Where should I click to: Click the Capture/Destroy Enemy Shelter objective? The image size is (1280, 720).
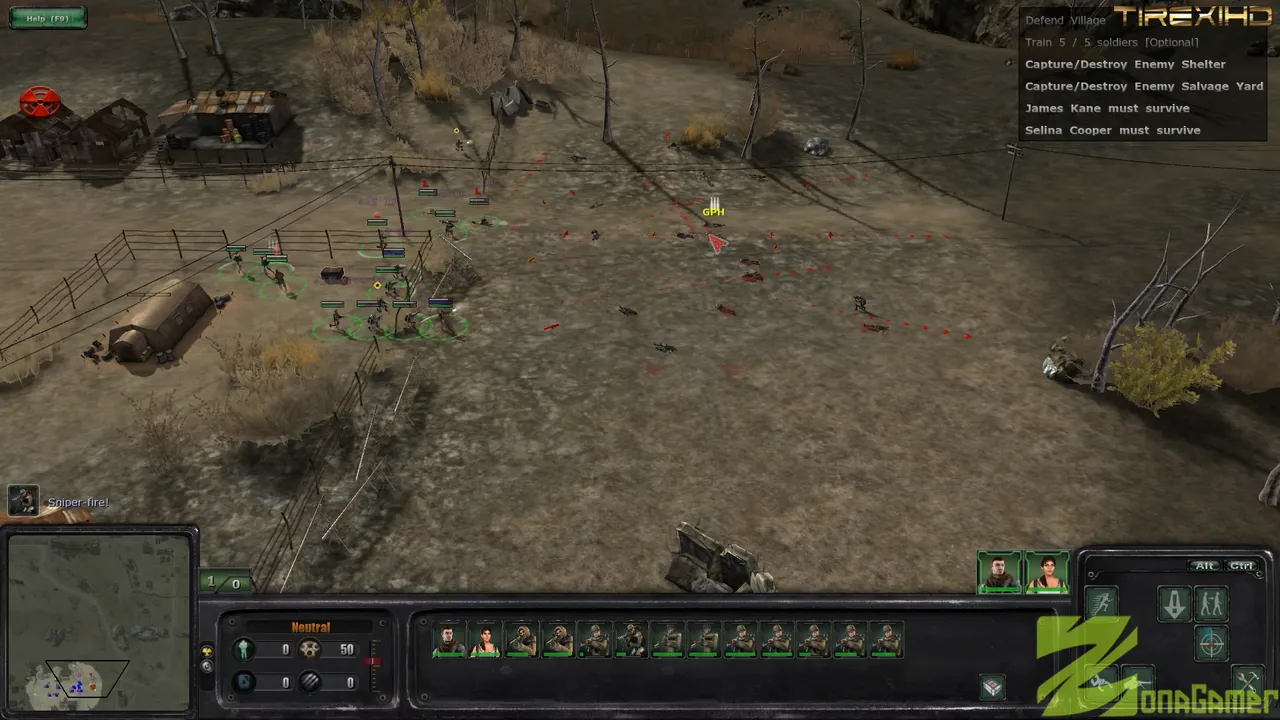pyautogui.click(x=1125, y=64)
